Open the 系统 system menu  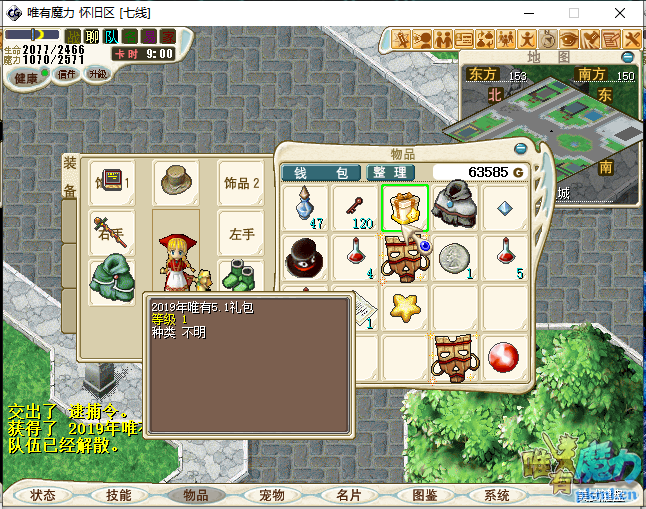point(496,495)
